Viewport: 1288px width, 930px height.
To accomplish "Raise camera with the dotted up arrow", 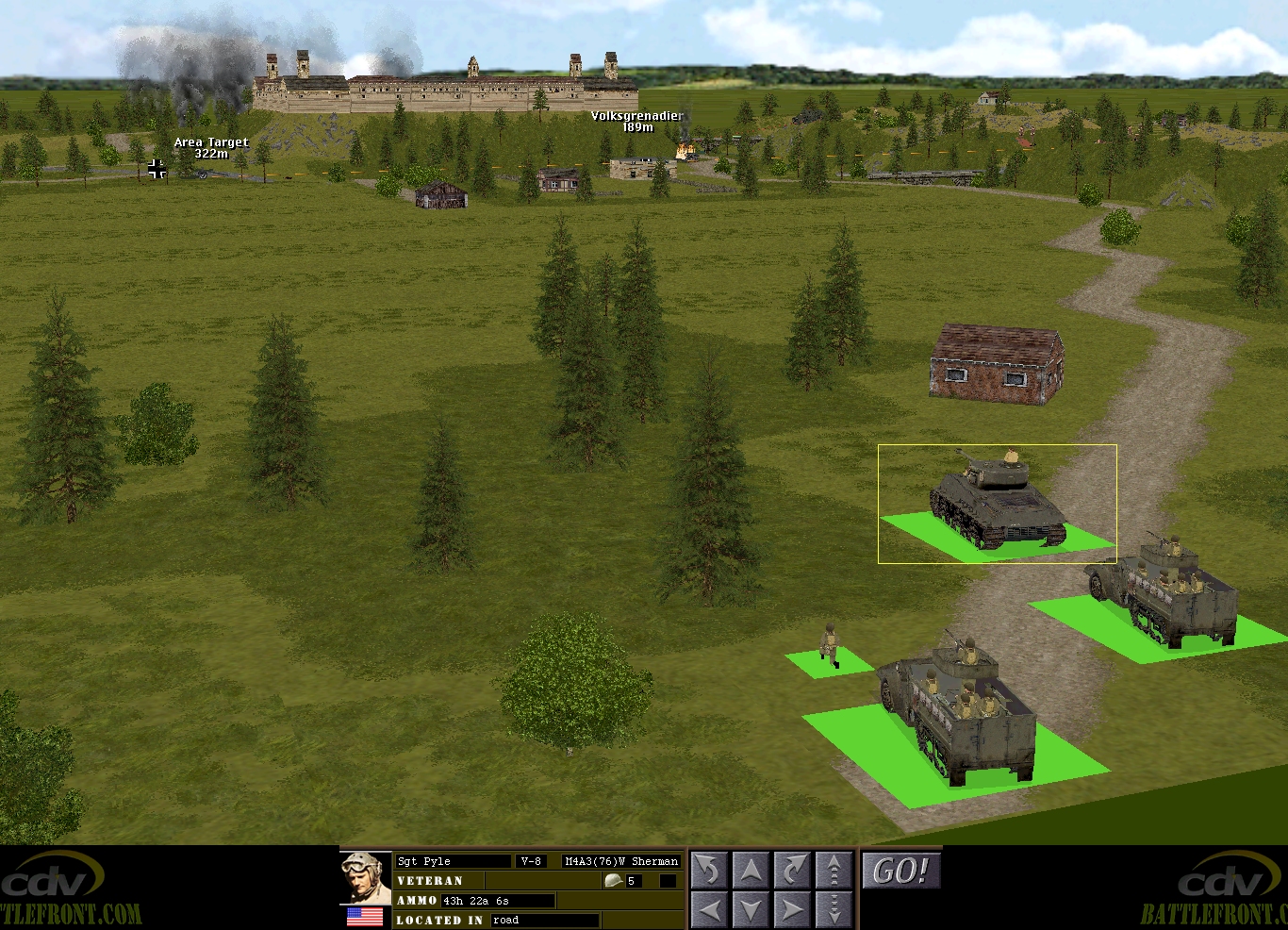I will [x=834, y=870].
